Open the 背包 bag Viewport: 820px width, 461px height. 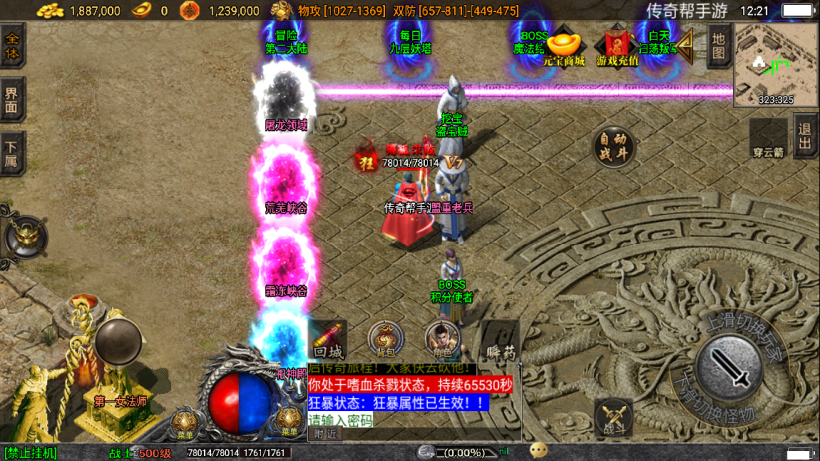pyautogui.click(x=385, y=340)
